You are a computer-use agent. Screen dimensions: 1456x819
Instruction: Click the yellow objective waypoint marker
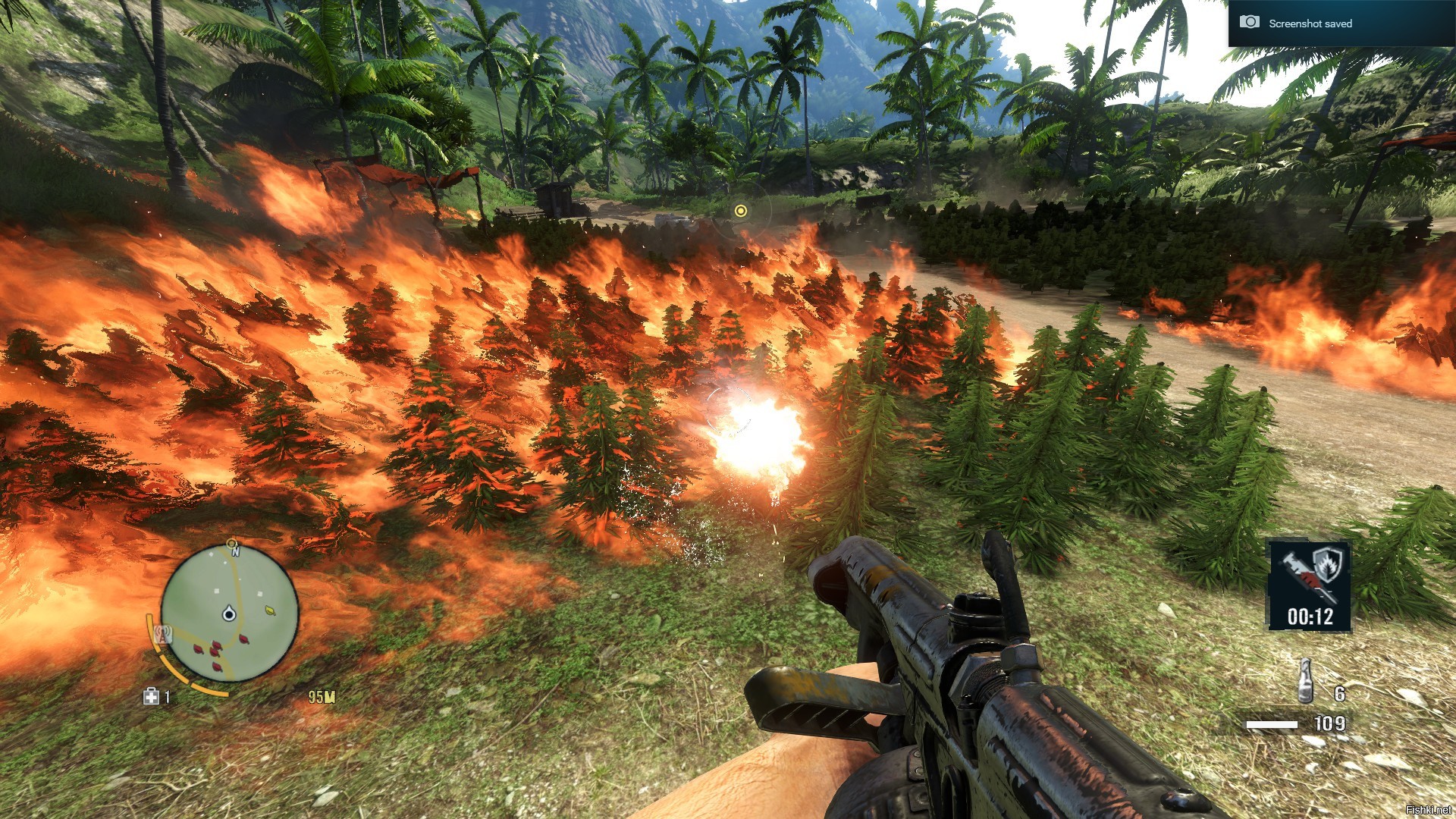[x=741, y=211]
